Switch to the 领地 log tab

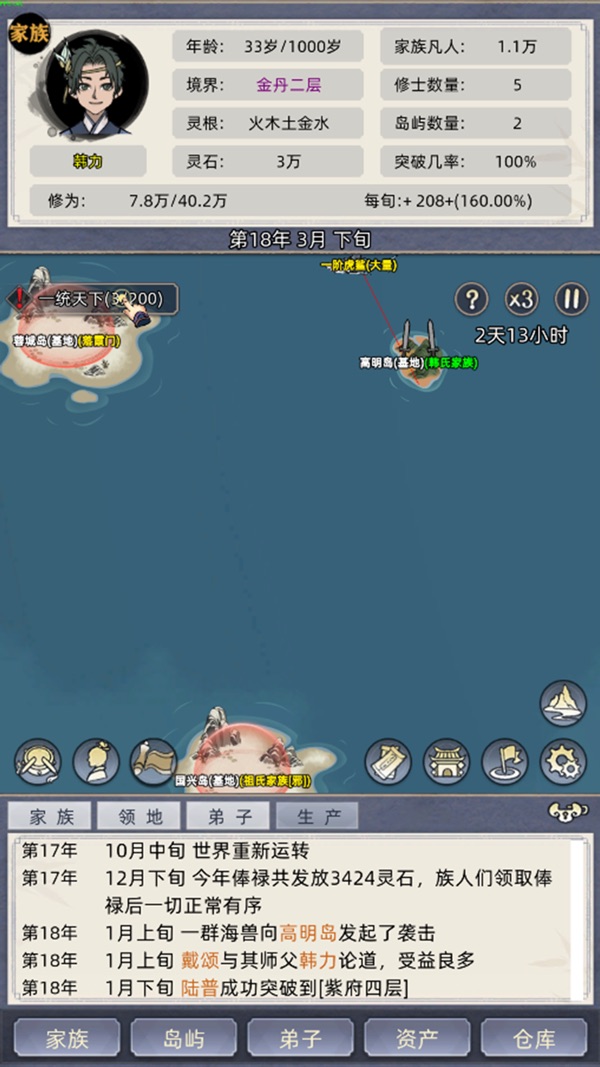click(x=140, y=817)
